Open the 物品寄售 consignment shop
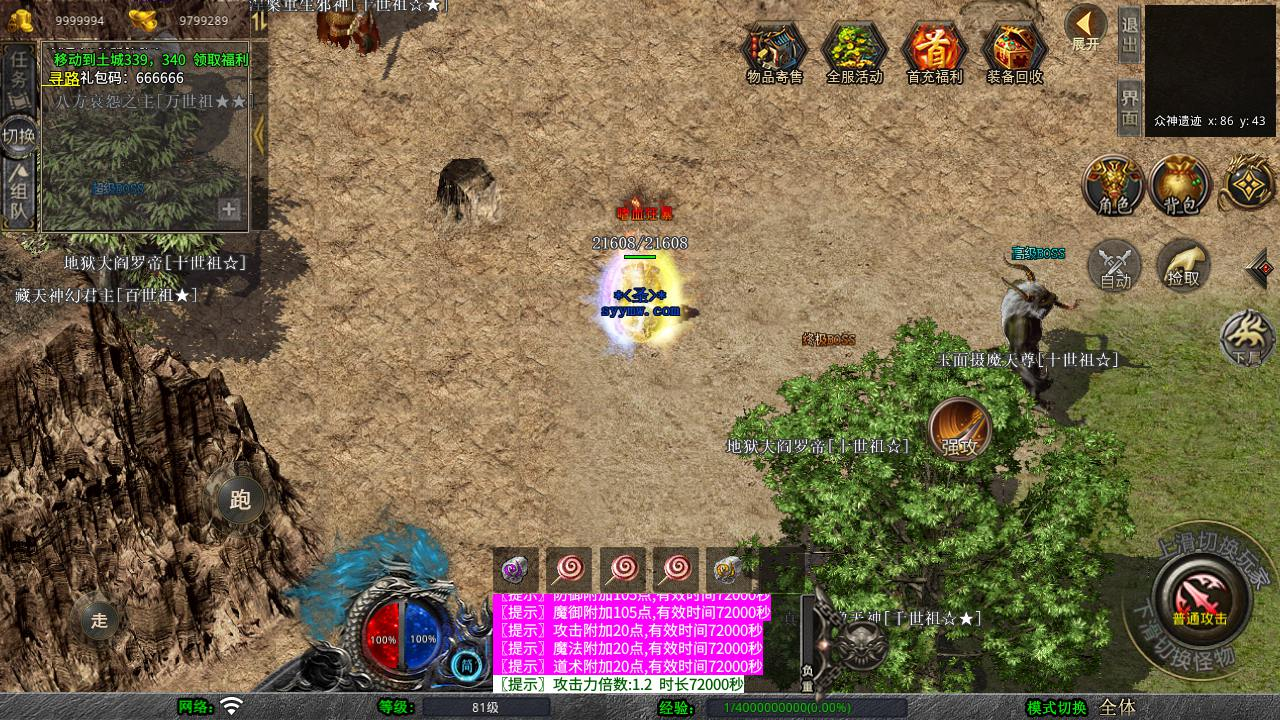Viewport: 1280px width, 720px height. (x=774, y=52)
